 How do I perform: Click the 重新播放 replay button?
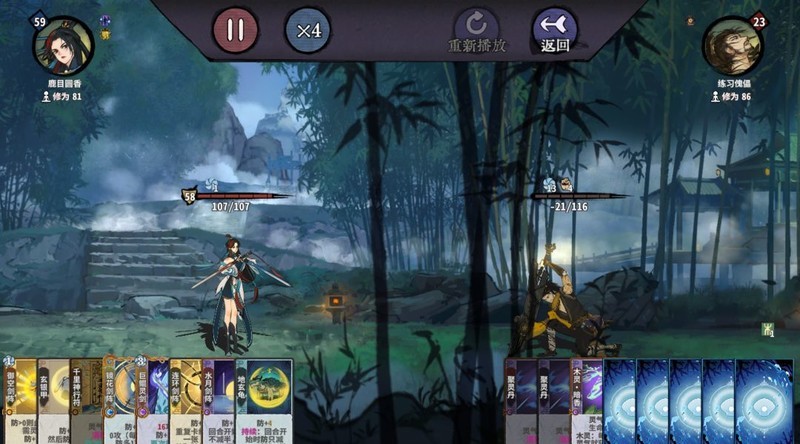[x=476, y=30]
